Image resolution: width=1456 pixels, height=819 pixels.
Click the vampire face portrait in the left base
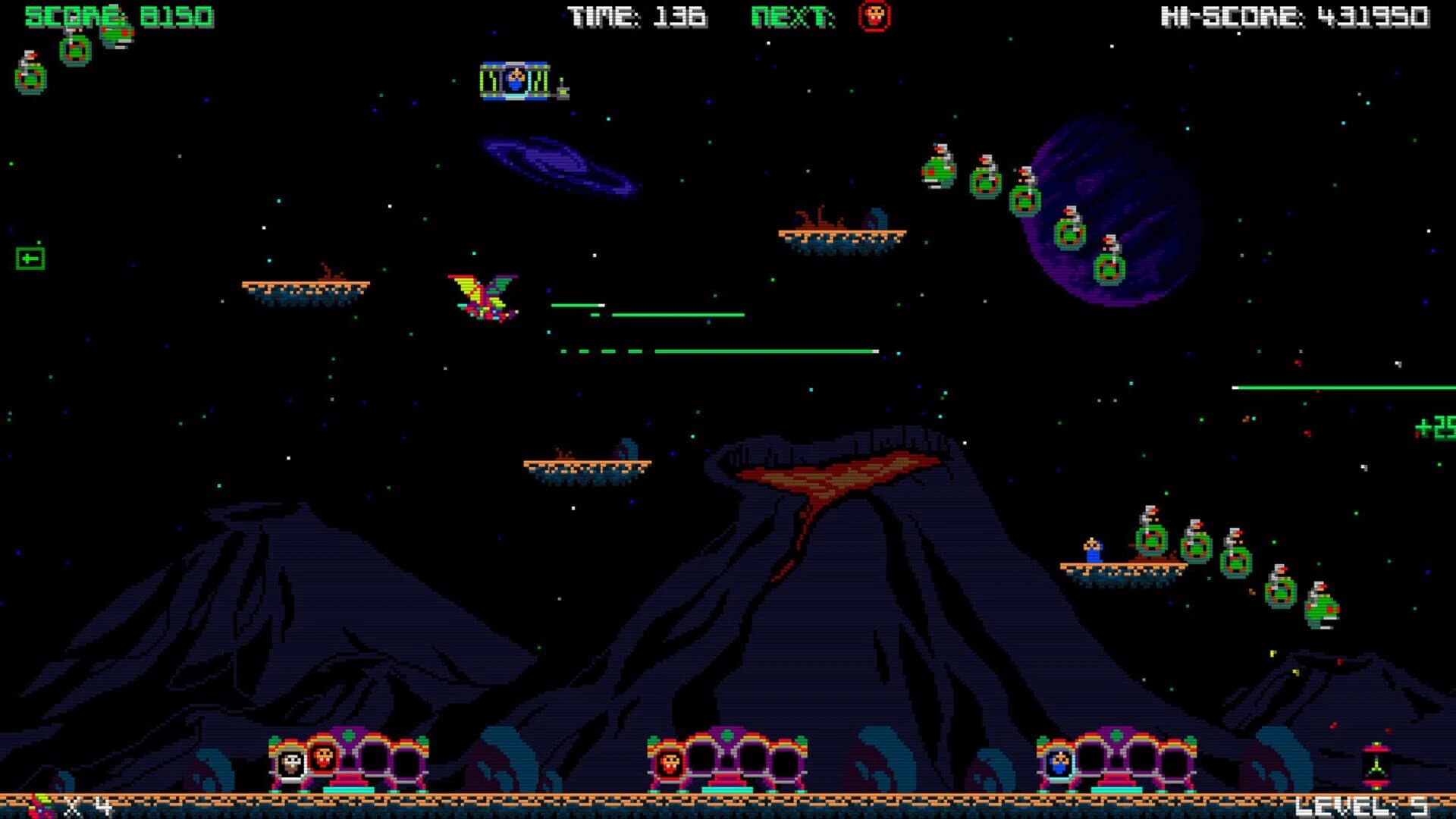(x=323, y=758)
